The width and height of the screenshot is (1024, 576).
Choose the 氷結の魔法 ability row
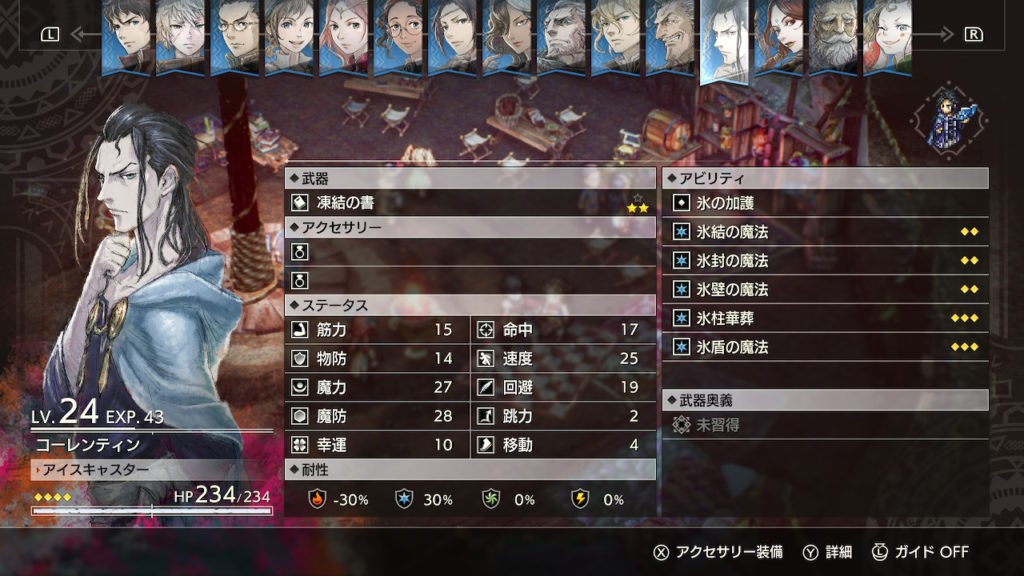click(x=825, y=232)
